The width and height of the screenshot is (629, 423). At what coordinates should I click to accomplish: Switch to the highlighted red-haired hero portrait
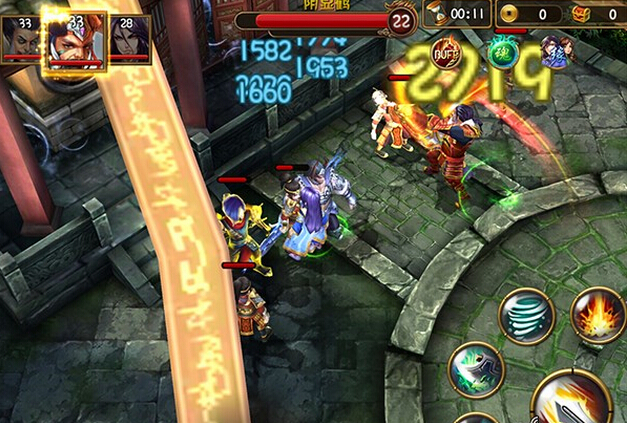74,42
